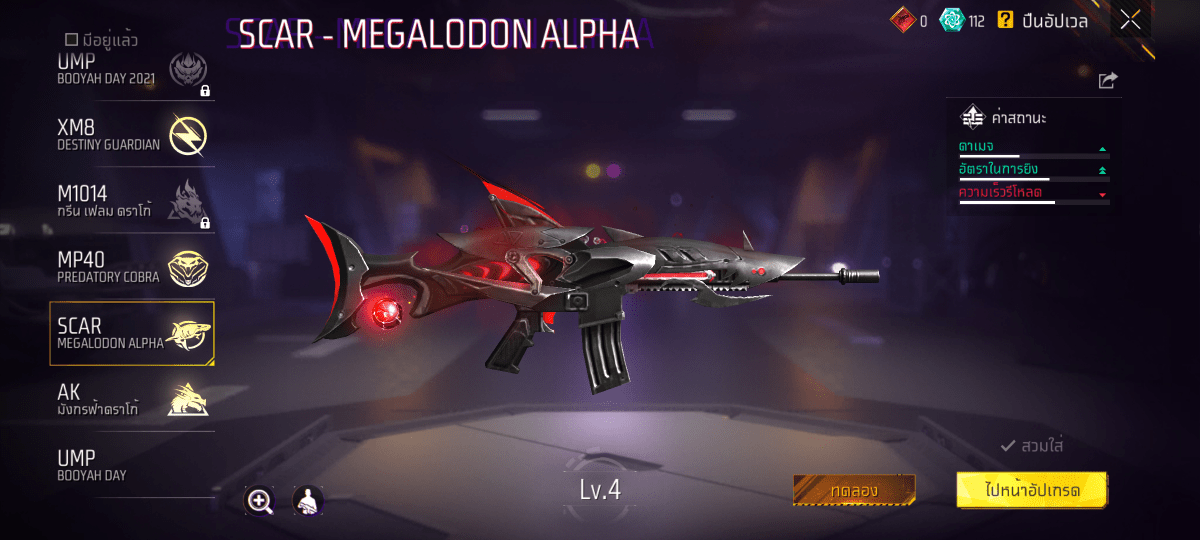Select the M1014 Green Flame Draco skin
This screenshot has height=540, width=1200.
[x=132, y=199]
